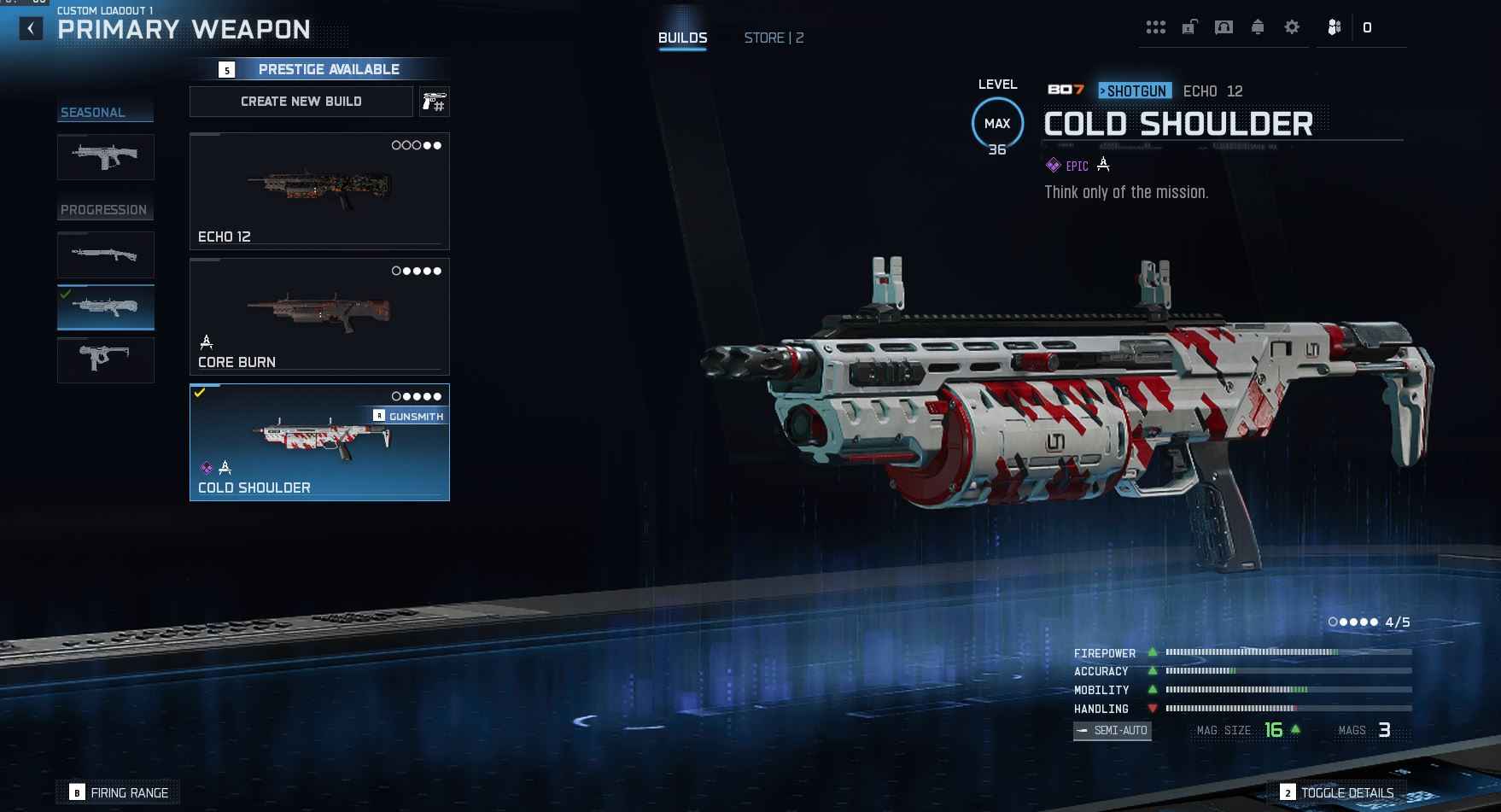
Task: Open settings with the gear icon
Action: pyautogui.click(x=1292, y=27)
